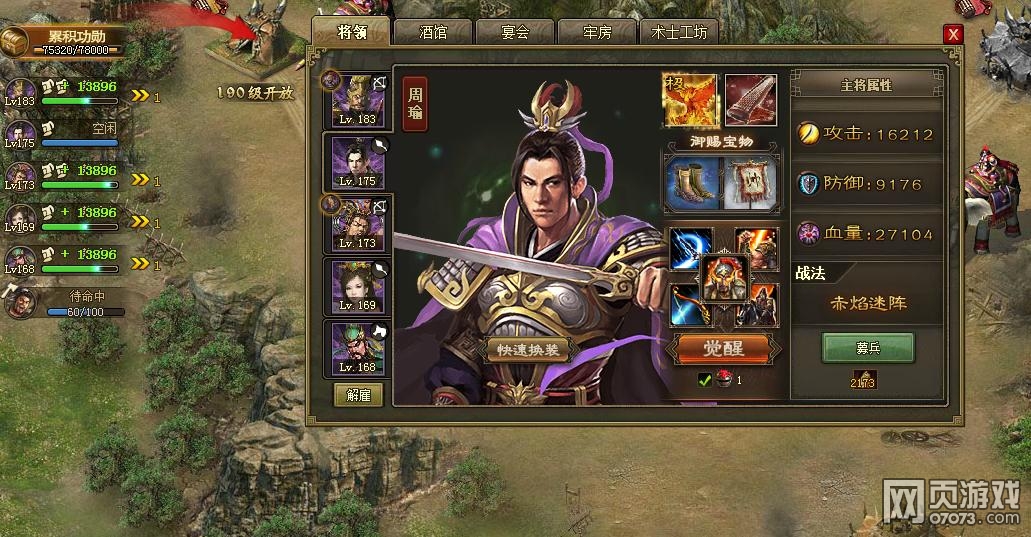Image resolution: width=1031 pixels, height=537 pixels.
Task: Activate the 快速换装 quick equip button
Action: click(x=526, y=350)
